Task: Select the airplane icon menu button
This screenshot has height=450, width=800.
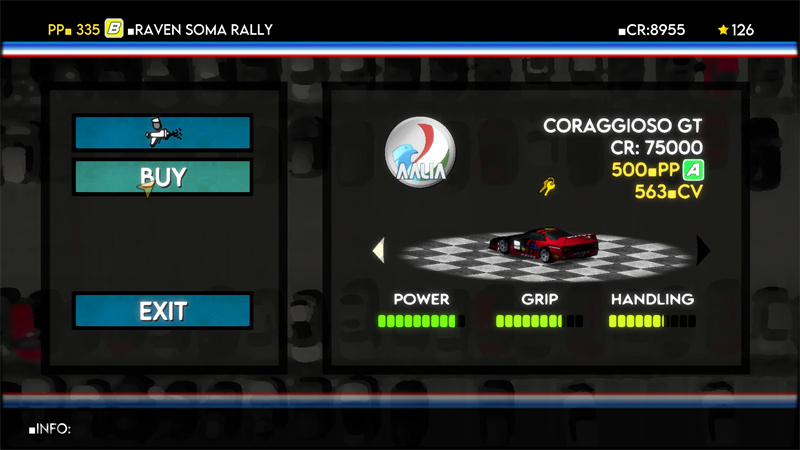Action: [162, 132]
